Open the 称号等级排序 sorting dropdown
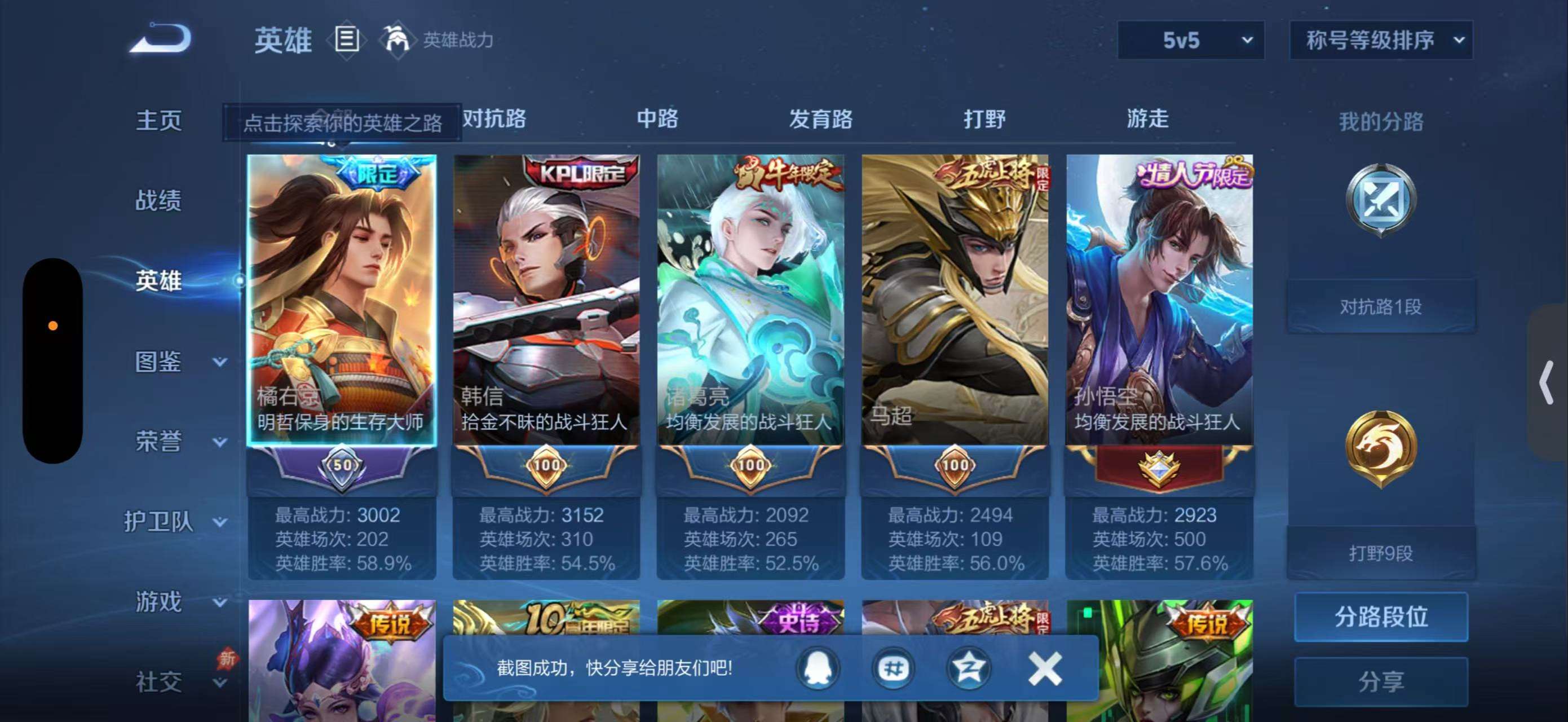The height and width of the screenshot is (722, 1568). click(1382, 39)
